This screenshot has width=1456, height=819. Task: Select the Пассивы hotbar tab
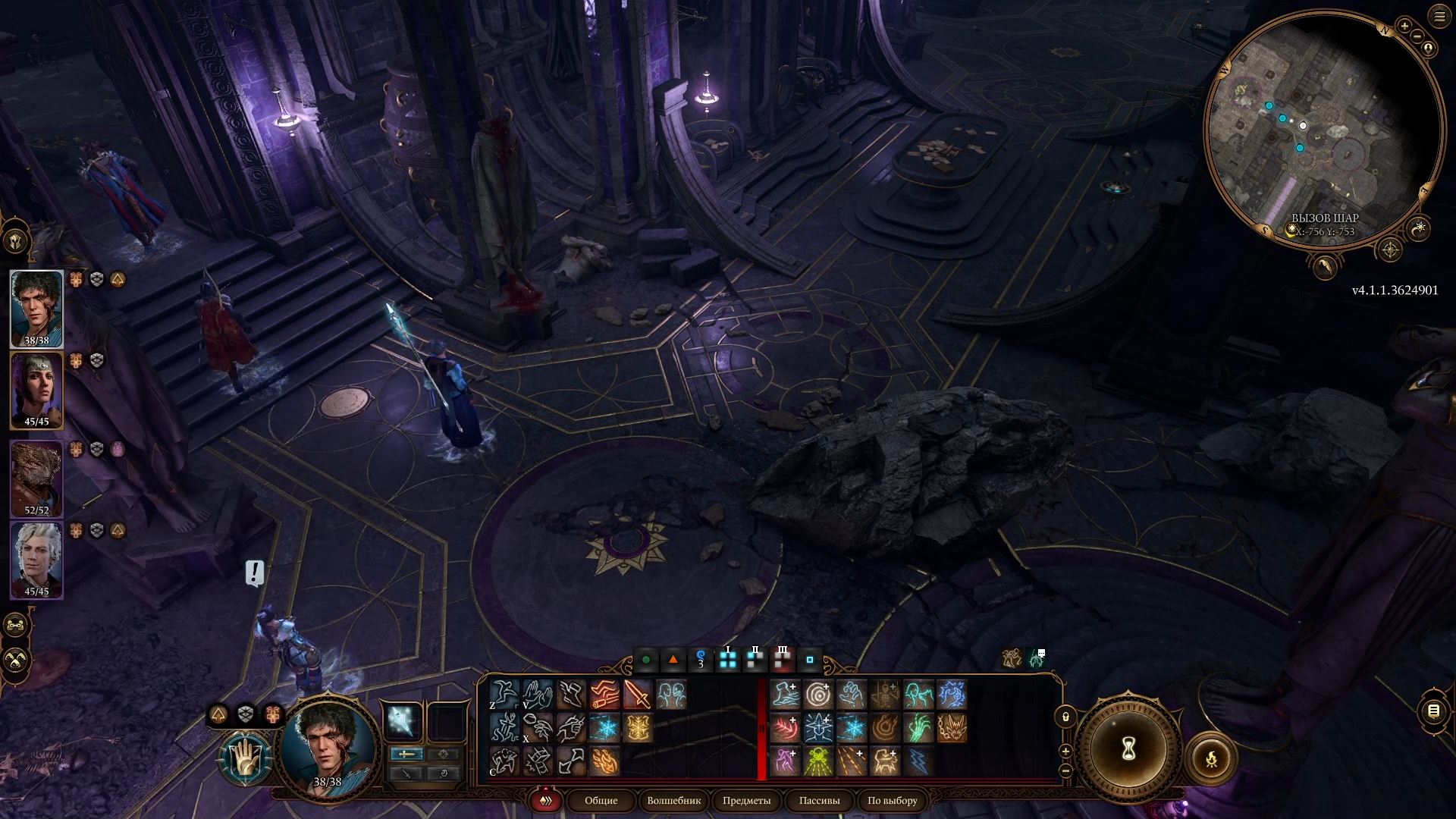819,801
